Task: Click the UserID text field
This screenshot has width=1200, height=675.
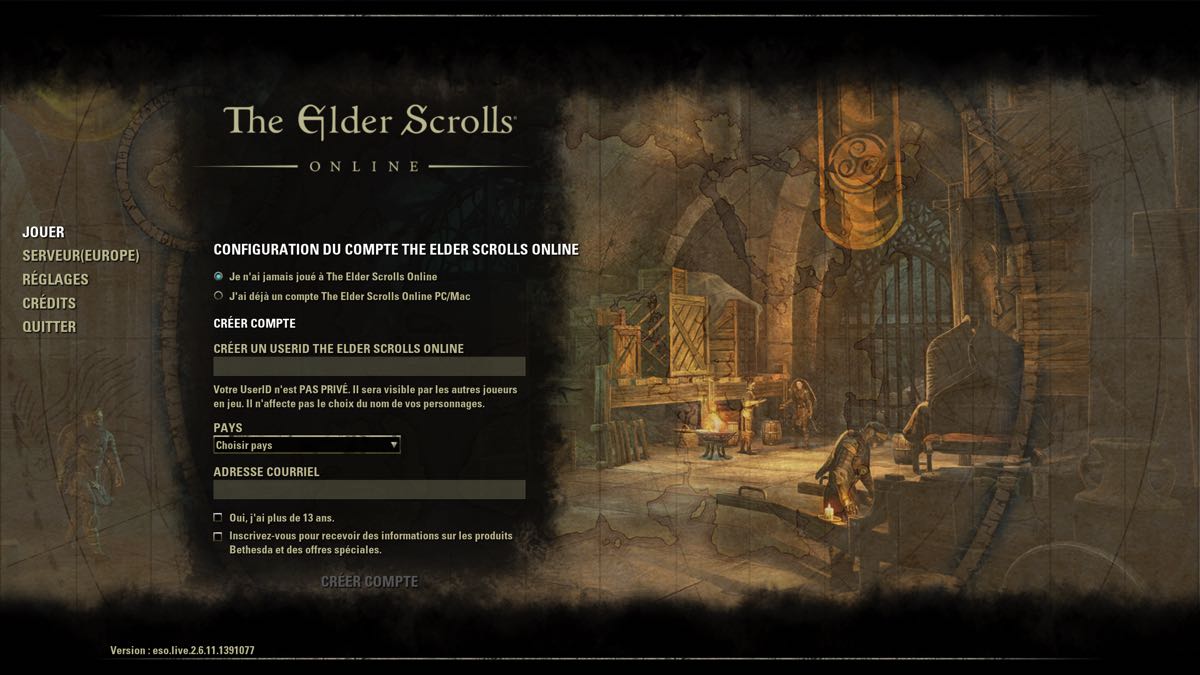Action: tap(369, 367)
